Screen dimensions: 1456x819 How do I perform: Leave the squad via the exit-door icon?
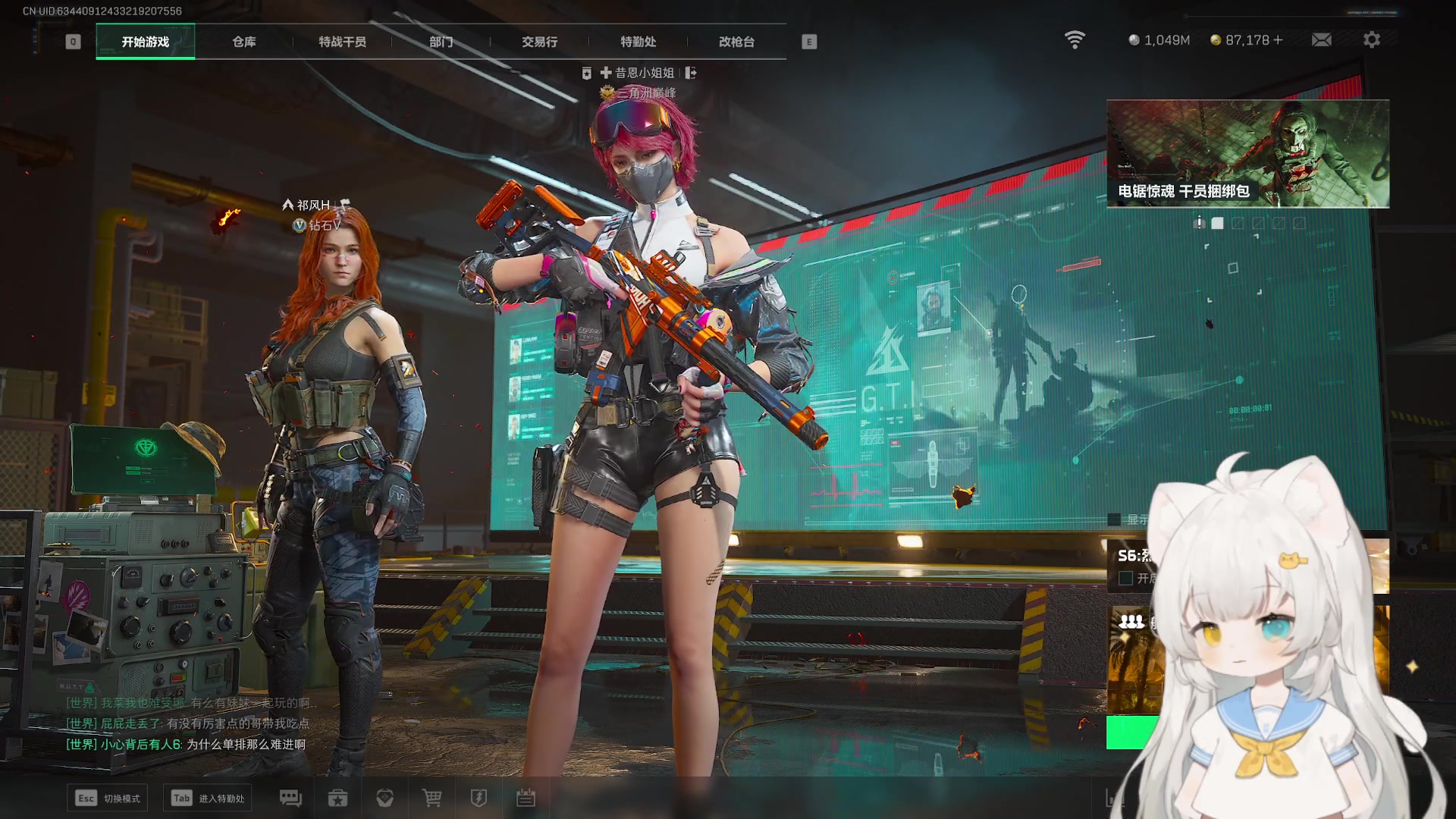(690, 73)
